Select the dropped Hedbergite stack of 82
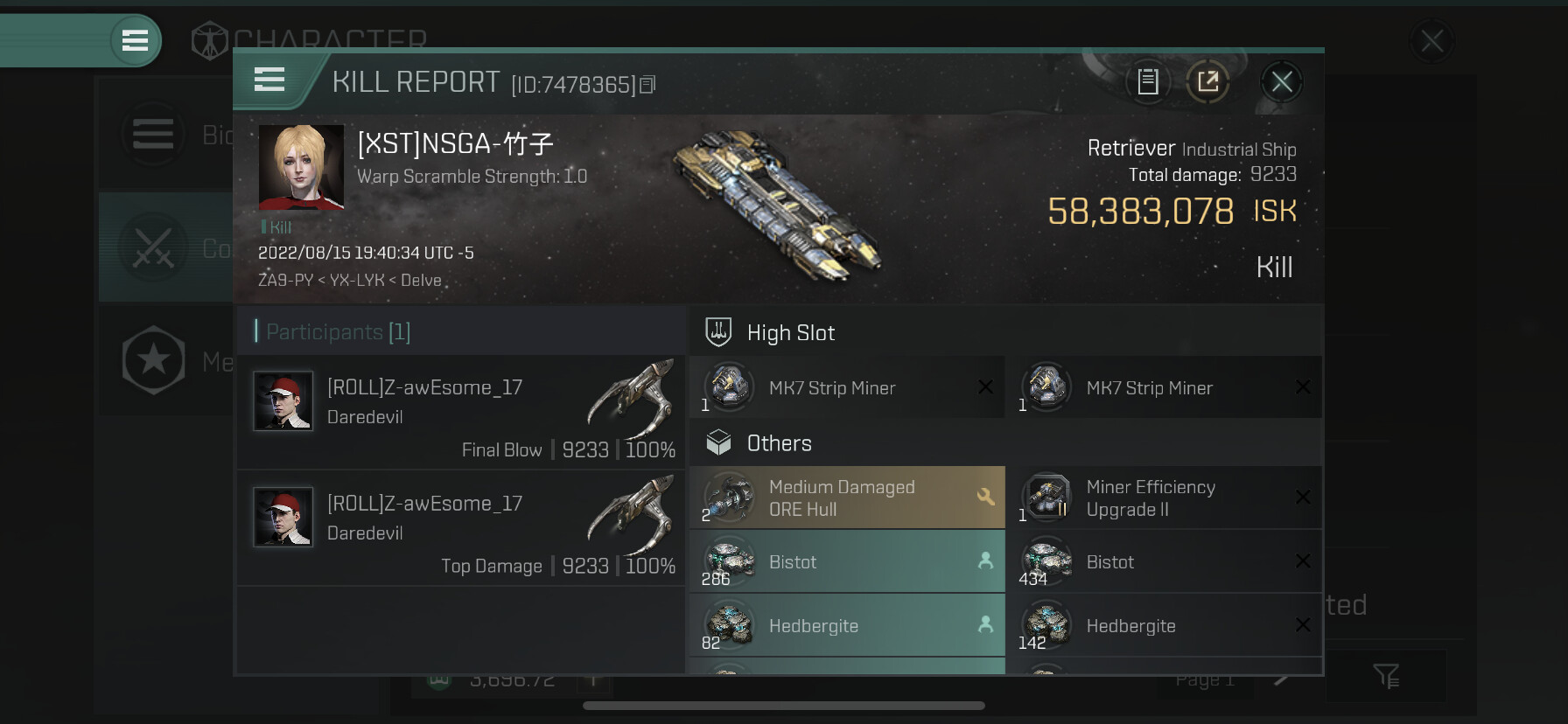Screen dimensions: 1568x724 (847, 625)
